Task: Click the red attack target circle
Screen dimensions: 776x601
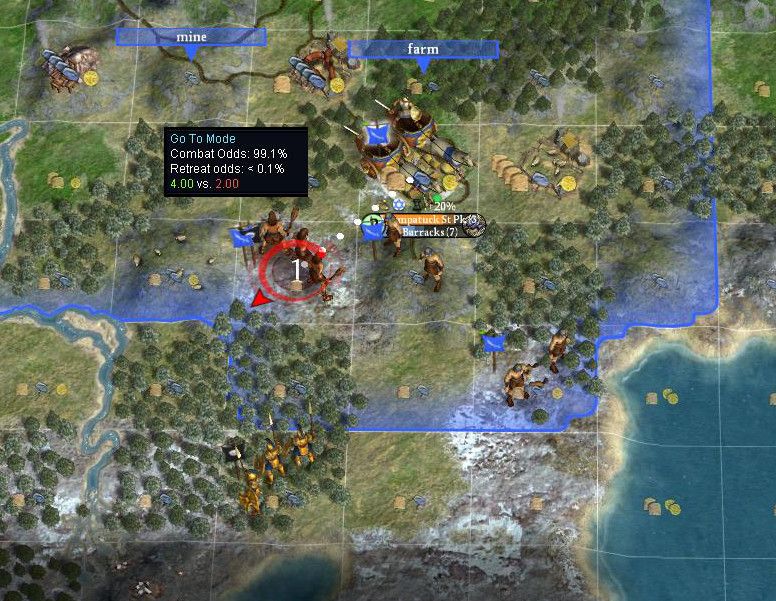Action: coord(298,270)
